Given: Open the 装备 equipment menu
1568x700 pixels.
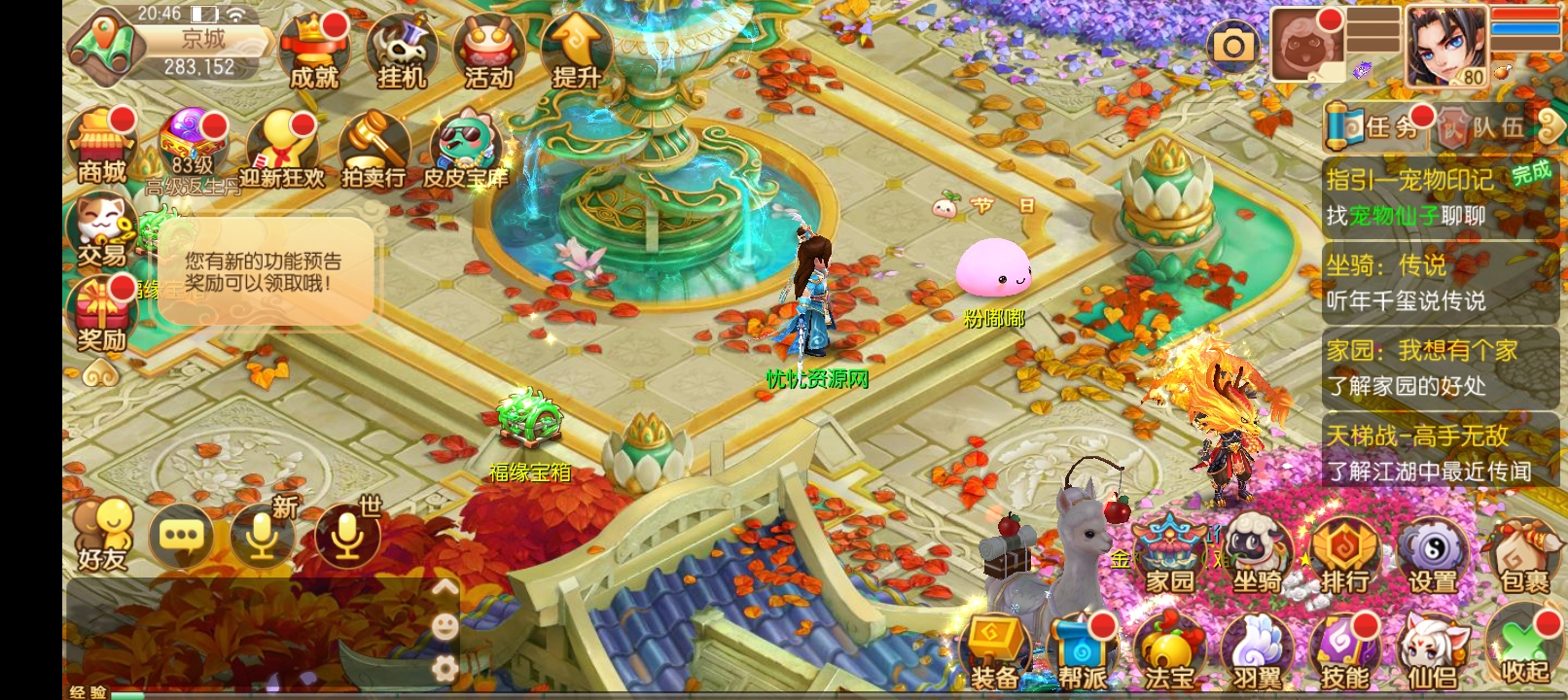Looking at the screenshot, I should click(993, 651).
